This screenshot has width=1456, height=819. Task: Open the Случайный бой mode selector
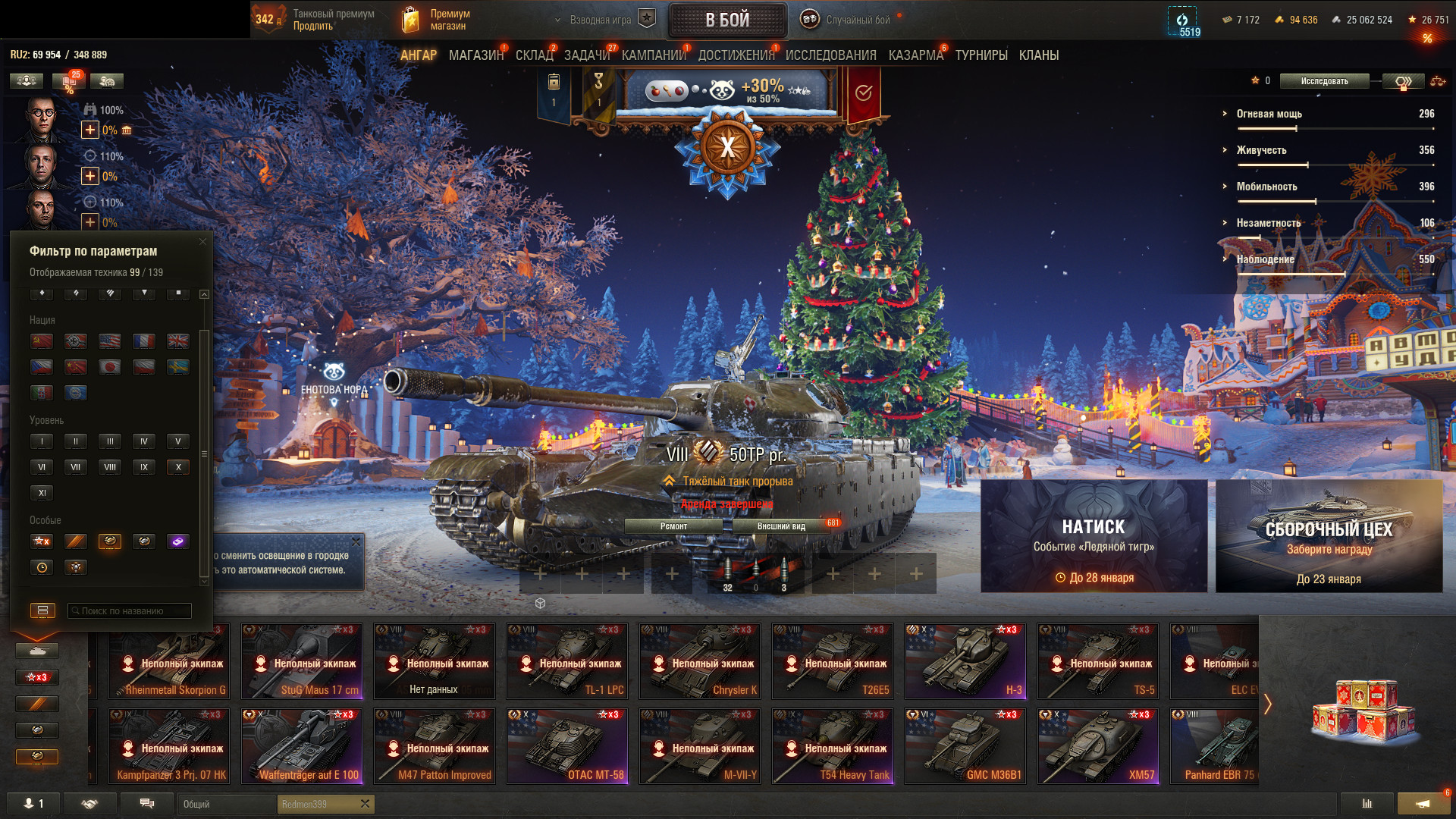pos(849,20)
